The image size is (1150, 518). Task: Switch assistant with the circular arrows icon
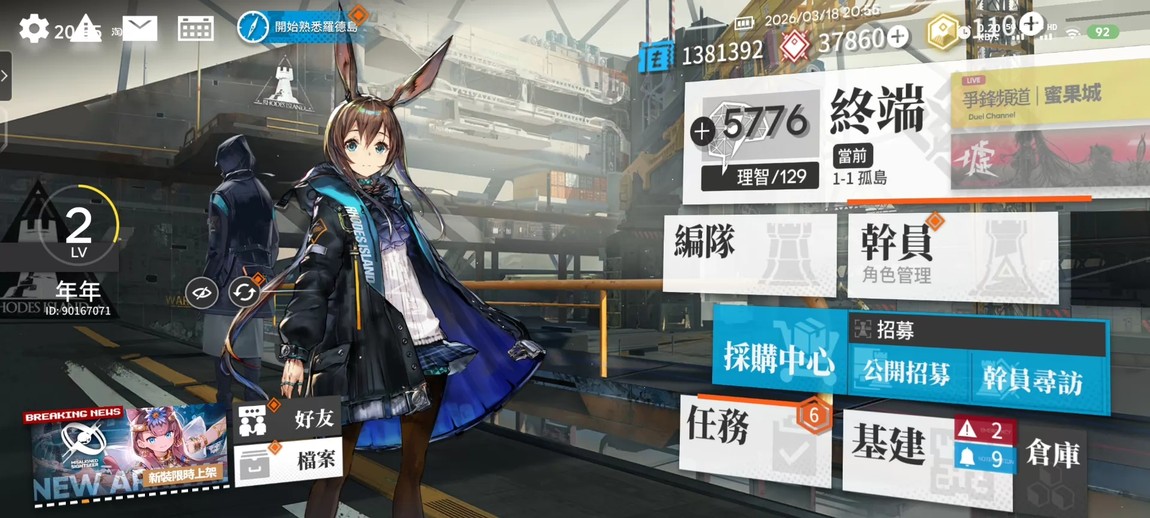(x=244, y=293)
